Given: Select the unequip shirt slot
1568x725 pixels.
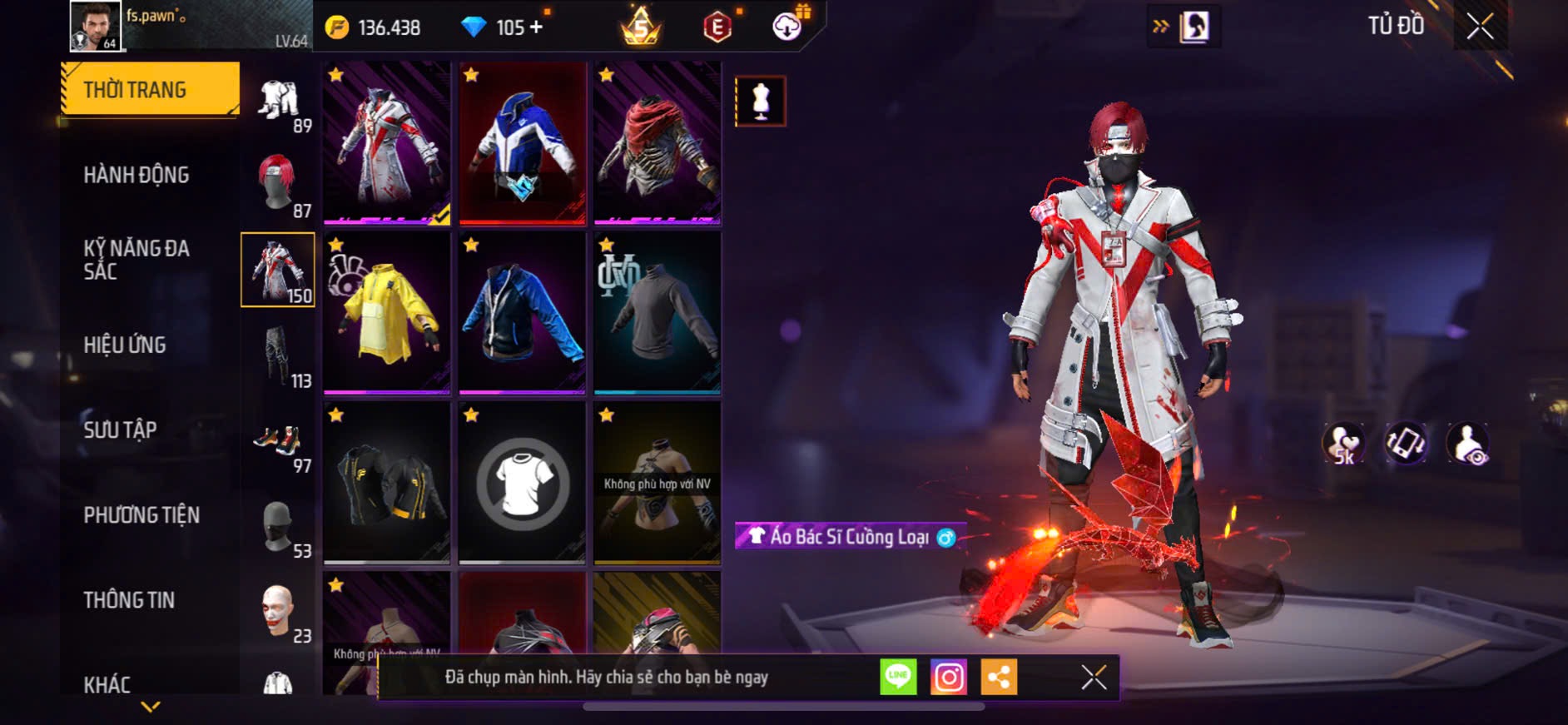Looking at the screenshot, I should [x=523, y=483].
